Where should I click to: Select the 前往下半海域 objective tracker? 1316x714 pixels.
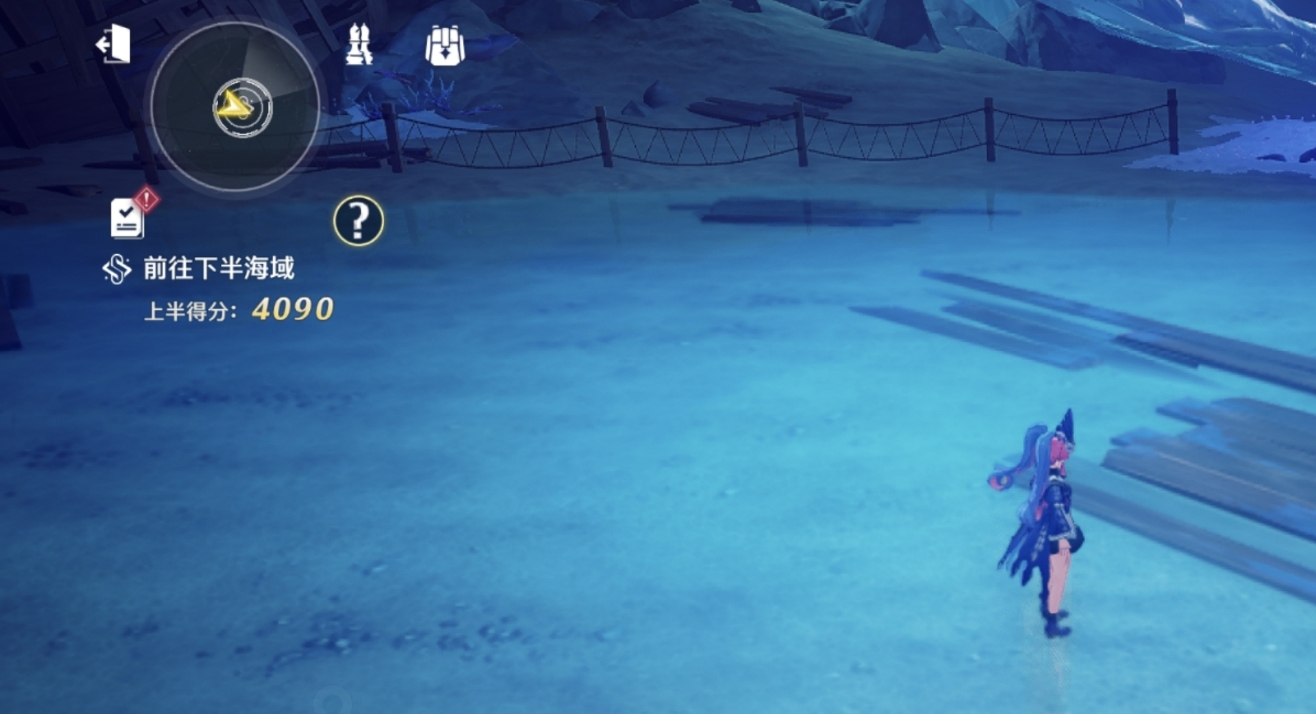[x=218, y=268]
